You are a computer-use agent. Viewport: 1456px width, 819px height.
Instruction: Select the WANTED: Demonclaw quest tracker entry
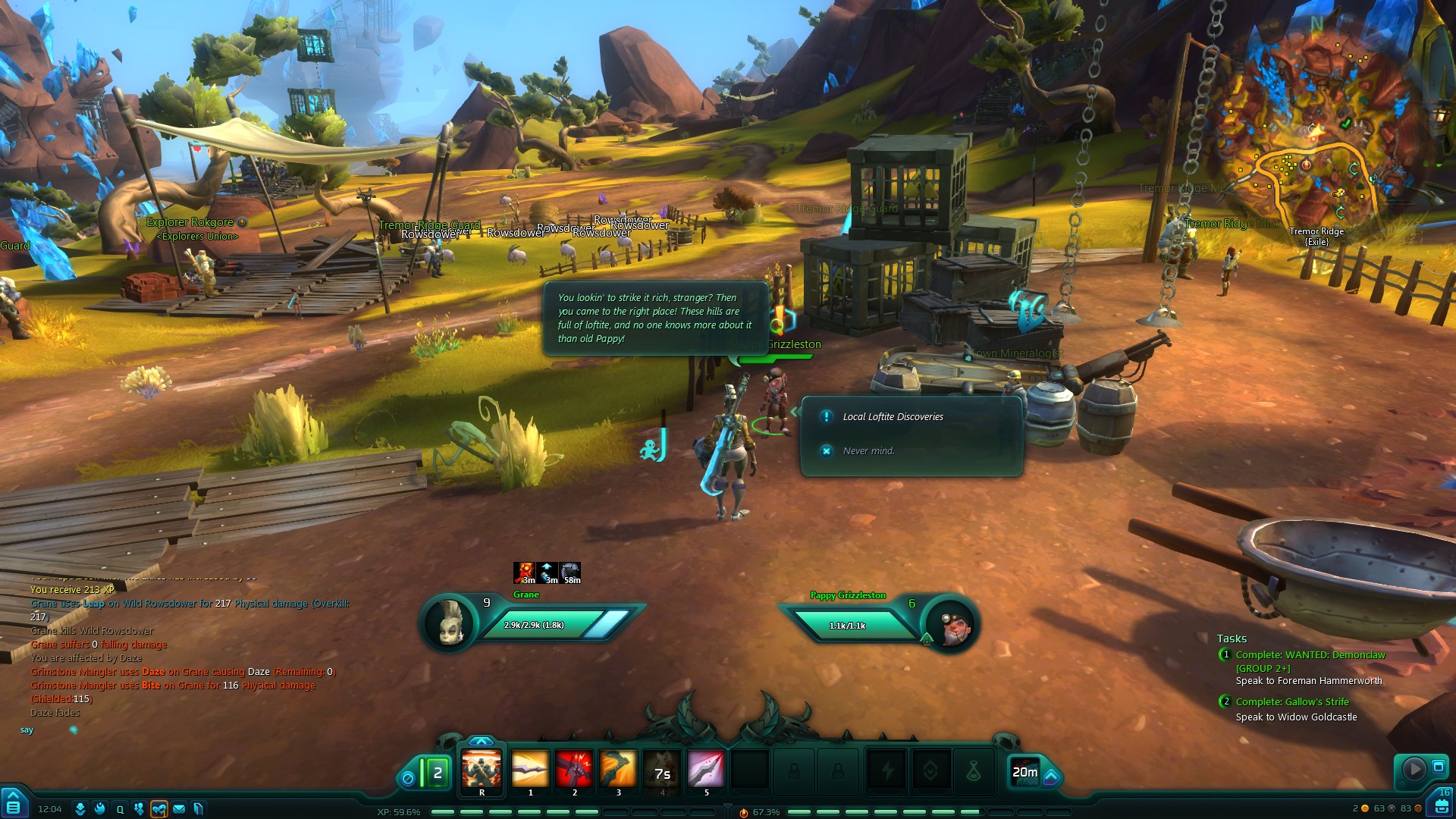pyautogui.click(x=1310, y=655)
